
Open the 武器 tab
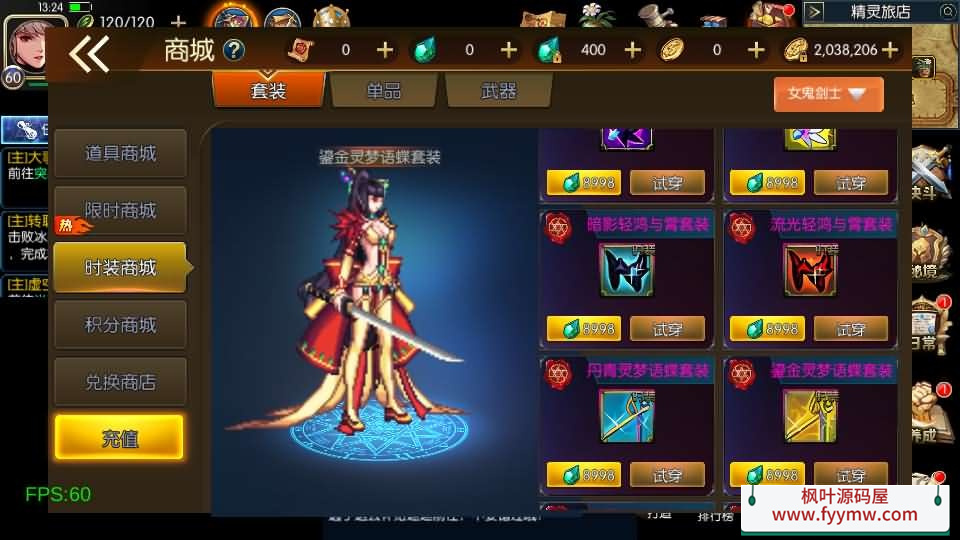(498, 91)
